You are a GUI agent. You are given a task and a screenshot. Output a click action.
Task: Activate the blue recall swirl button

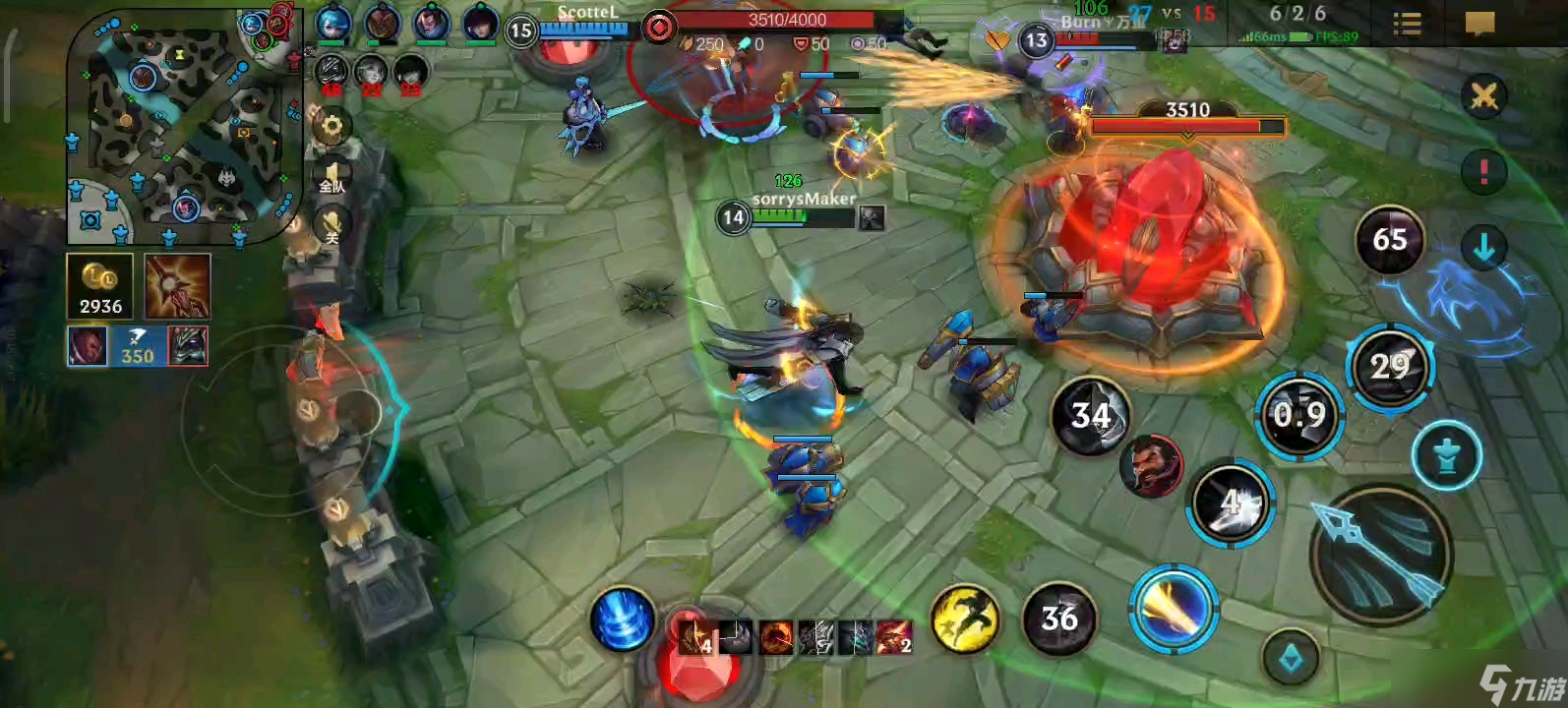[623, 619]
